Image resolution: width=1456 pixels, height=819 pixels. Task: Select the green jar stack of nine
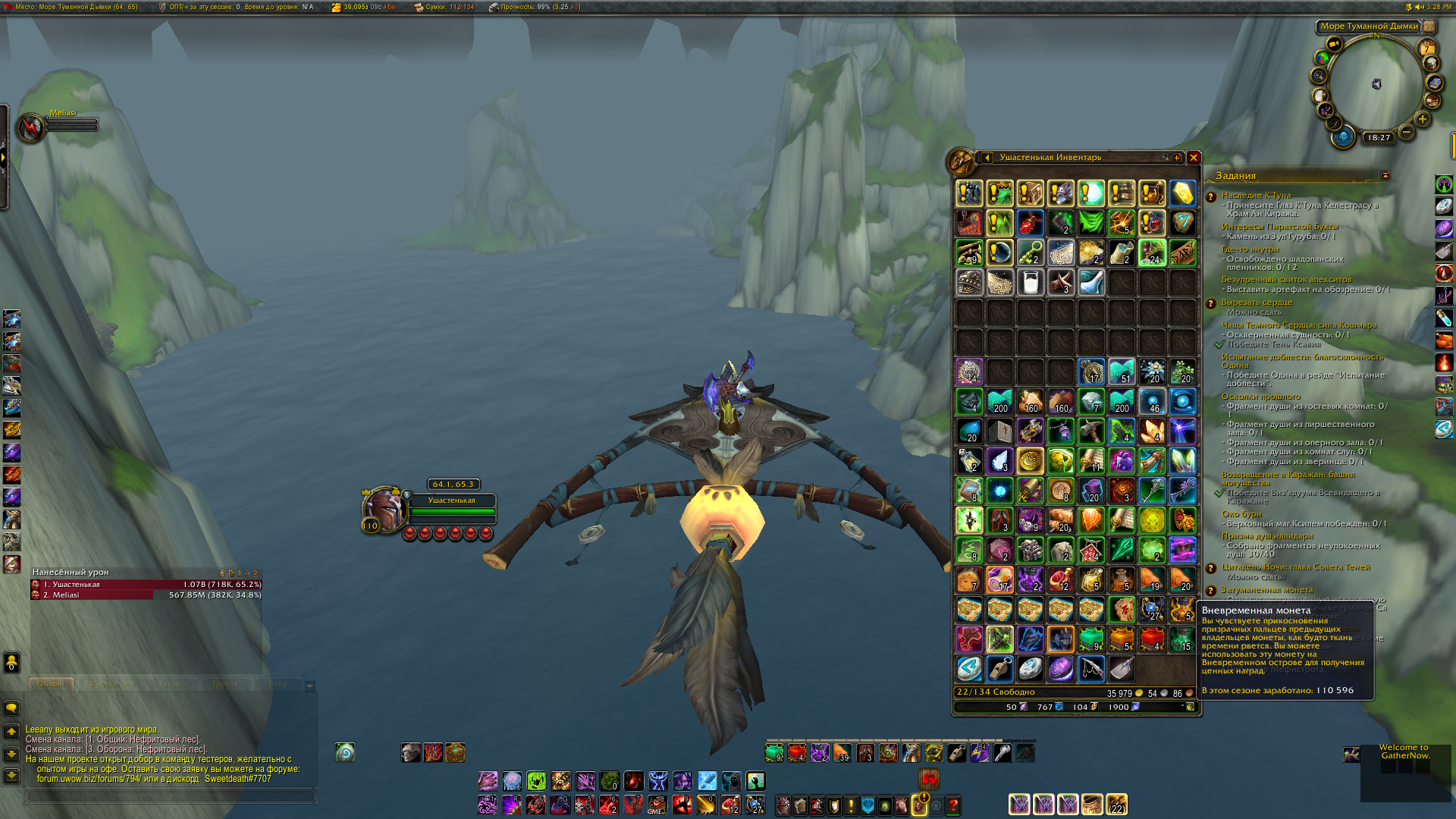point(1090,639)
